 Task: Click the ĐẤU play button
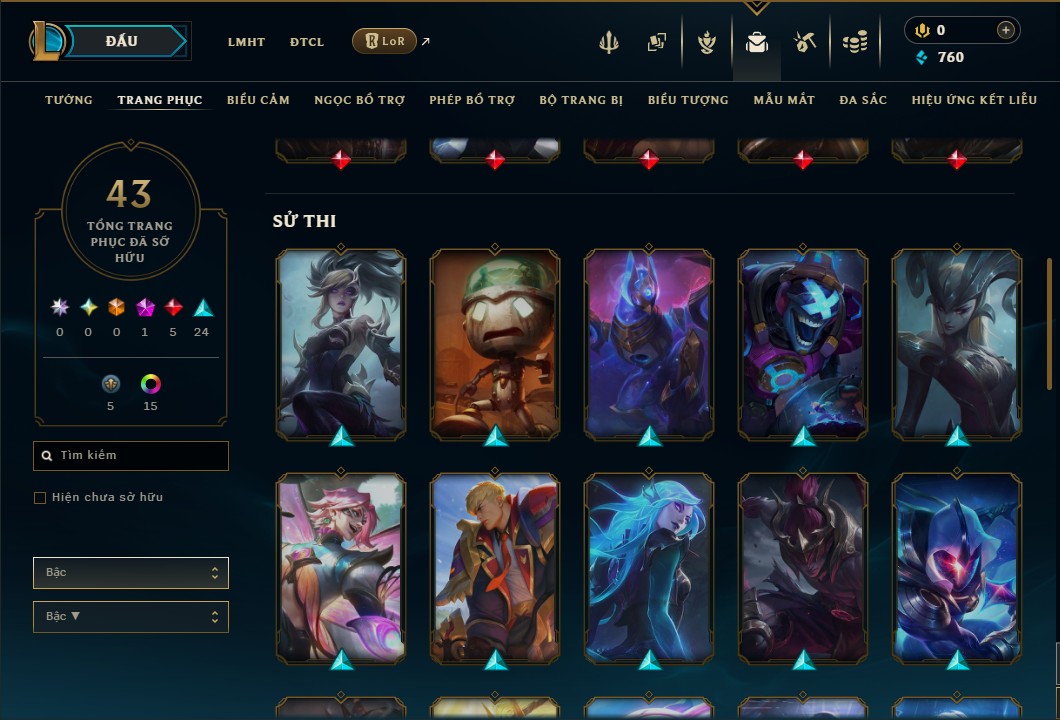click(121, 41)
